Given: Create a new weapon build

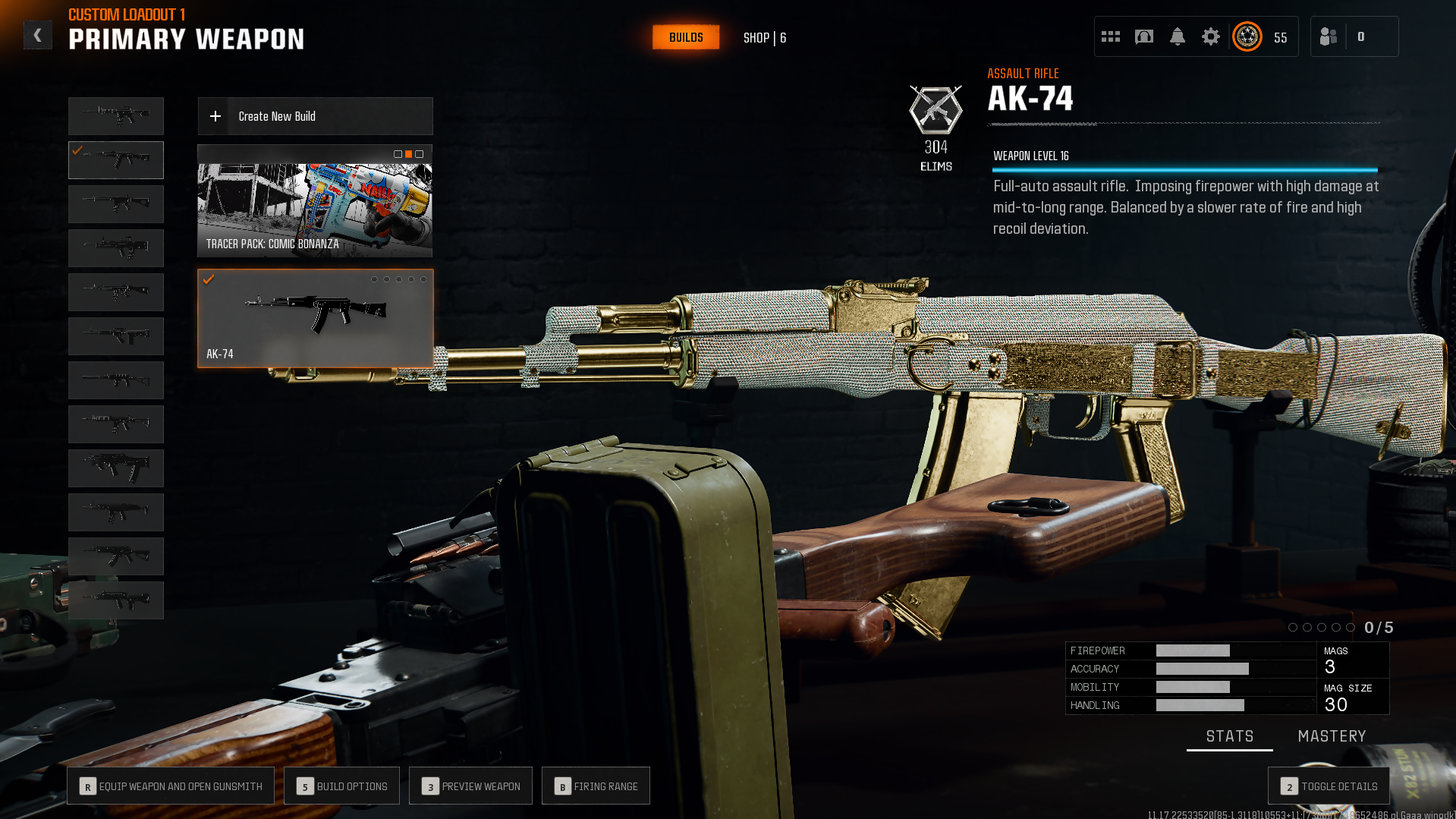Looking at the screenshot, I should tap(315, 116).
